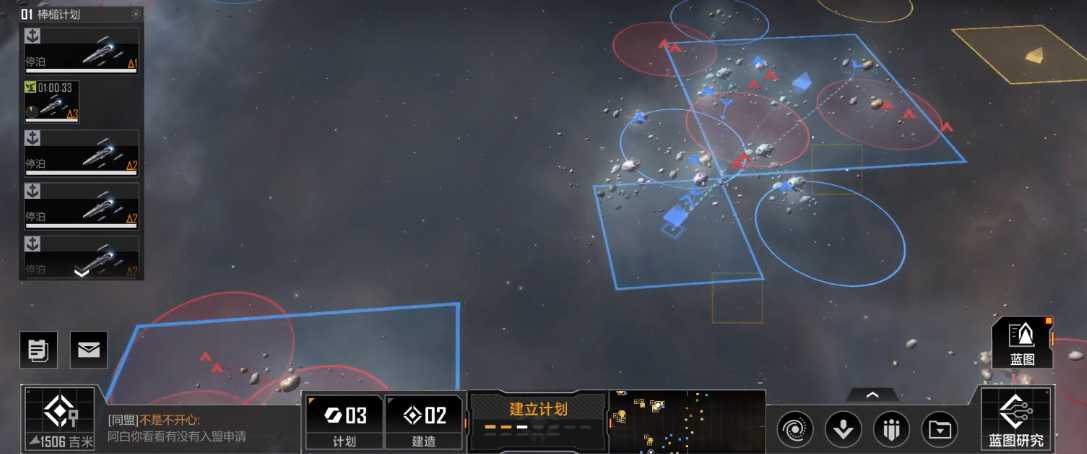The height and width of the screenshot is (454, 1087).
Task: Open the 计划 plans counter showing 03
Action: [x=343, y=421]
